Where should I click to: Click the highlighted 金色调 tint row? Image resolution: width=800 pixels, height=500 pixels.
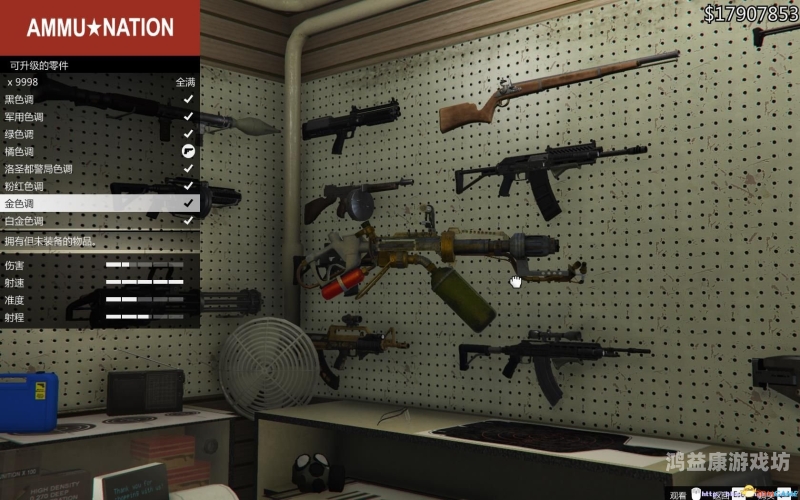(x=100, y=202)
